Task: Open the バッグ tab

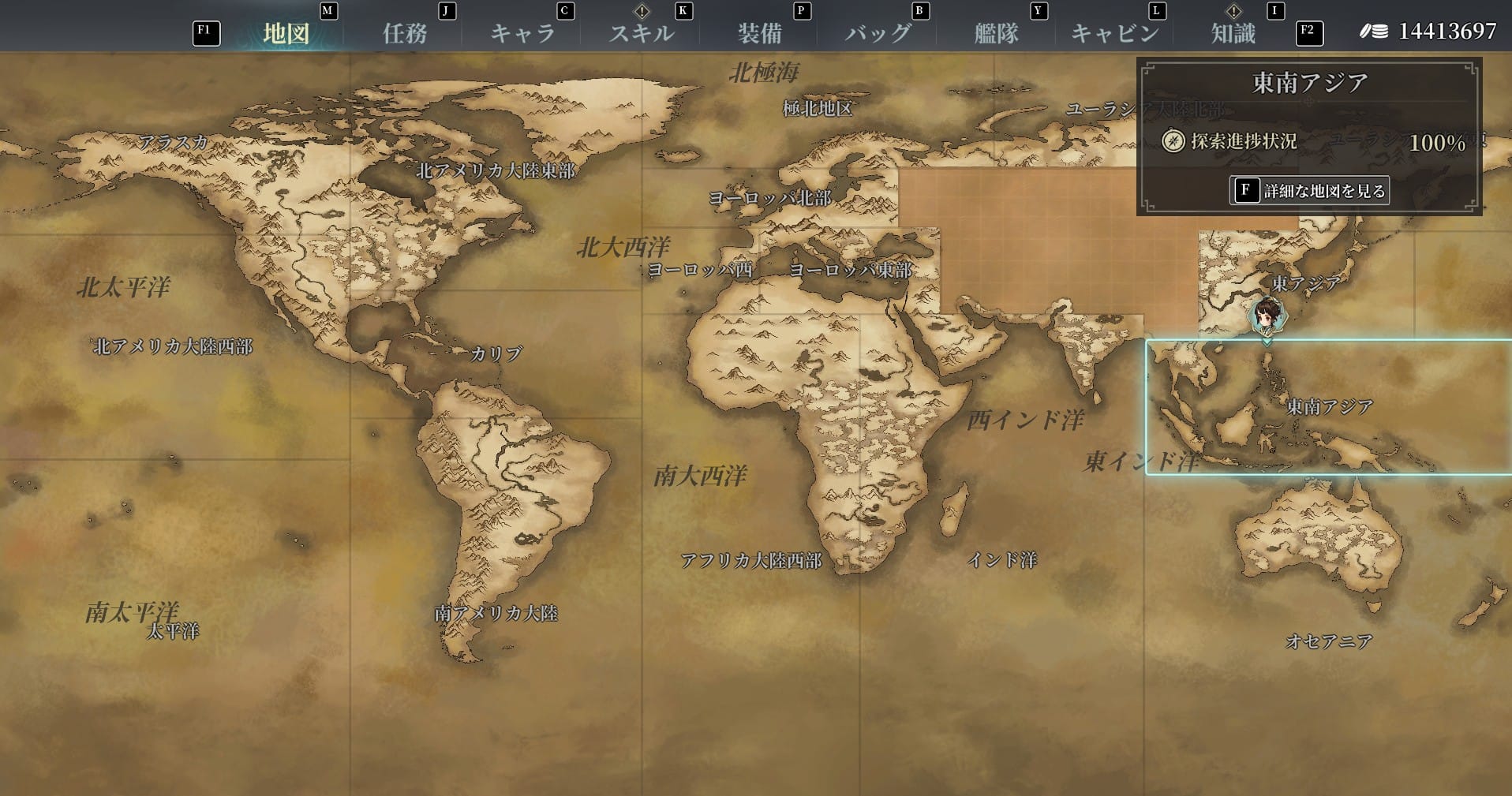Action: (878, 33)
